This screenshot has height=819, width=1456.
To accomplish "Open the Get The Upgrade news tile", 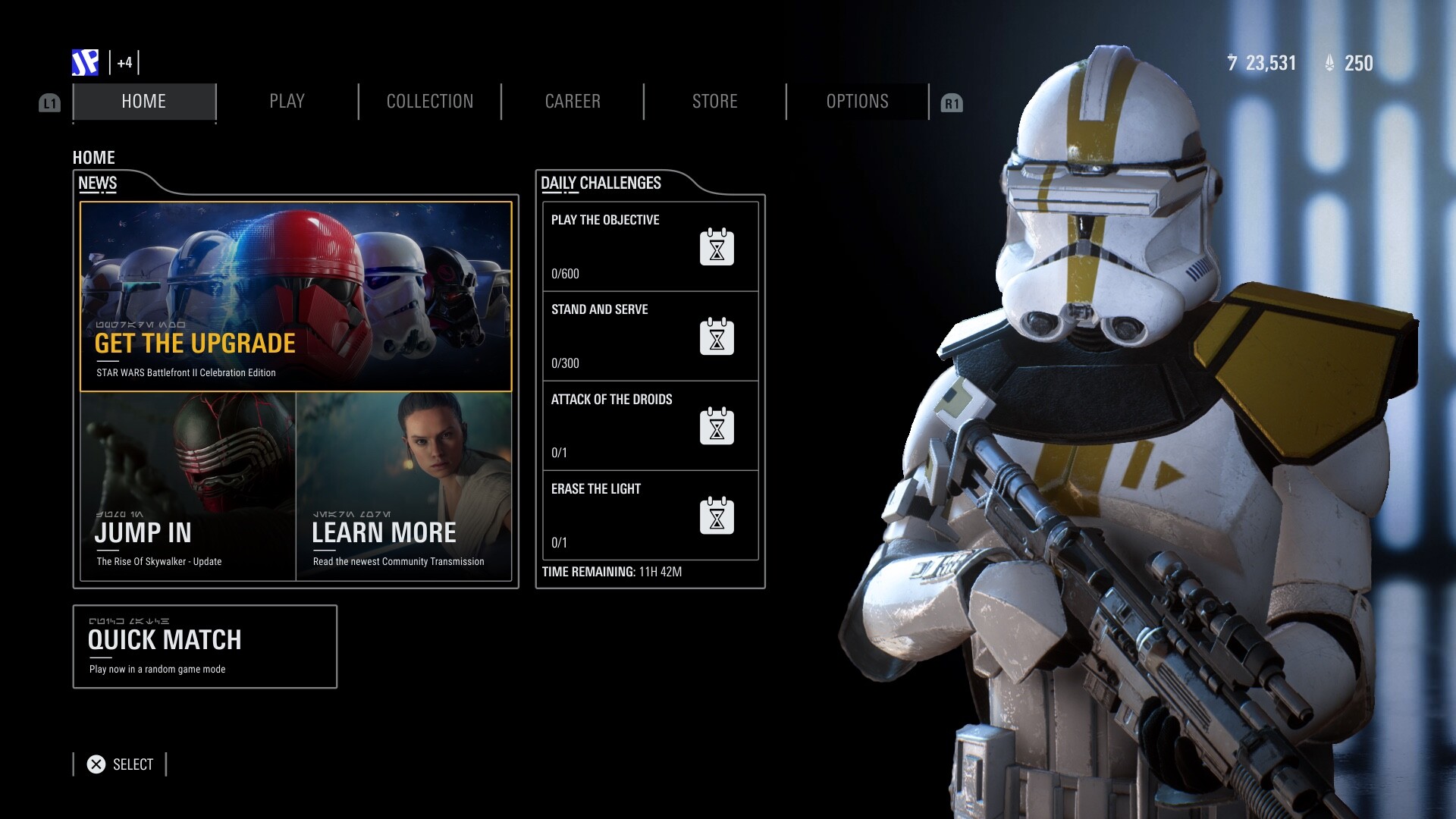I will point(296,297).
